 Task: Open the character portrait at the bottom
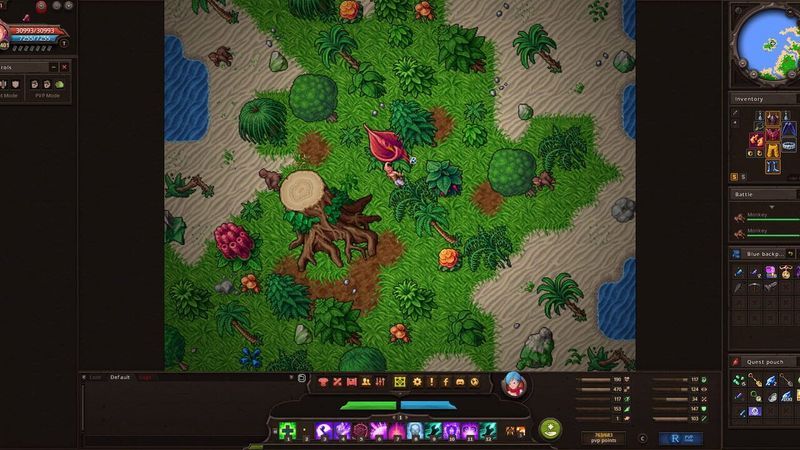point(516,383)
